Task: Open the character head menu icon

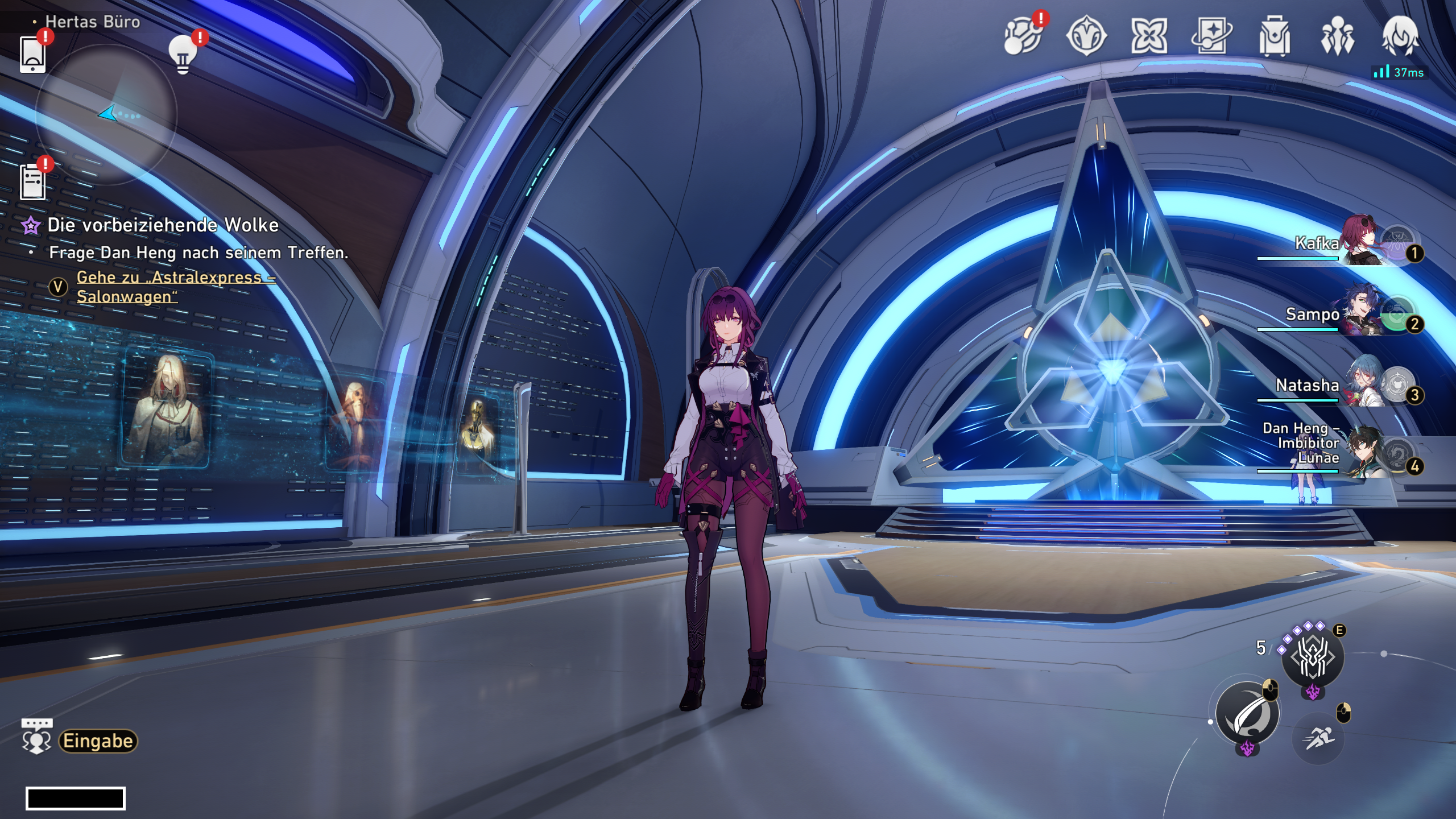Action: 1400,36
